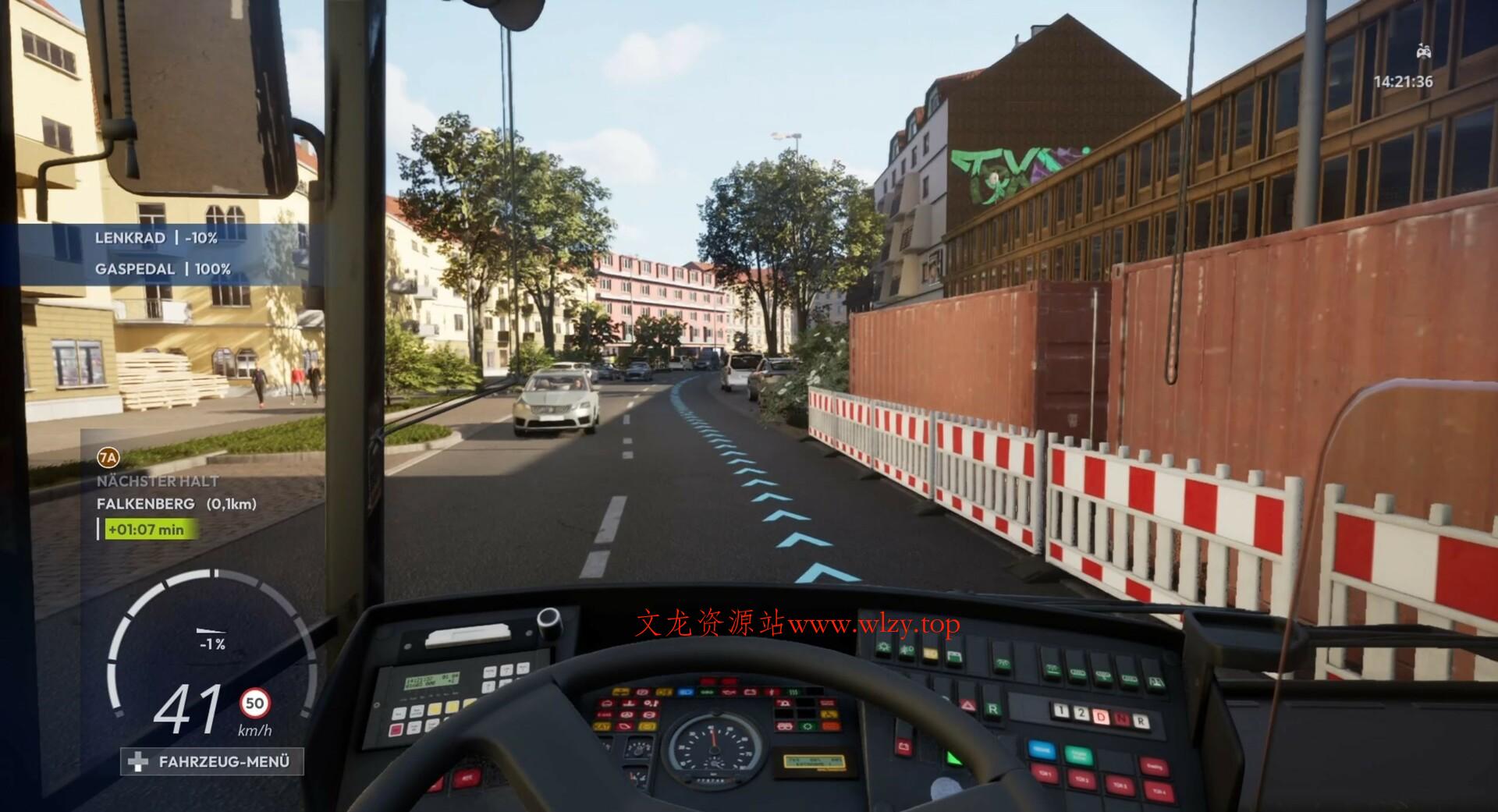Toggle the teal button next to the blue one
The image size is (1498, 812).
pos(1078,755)
